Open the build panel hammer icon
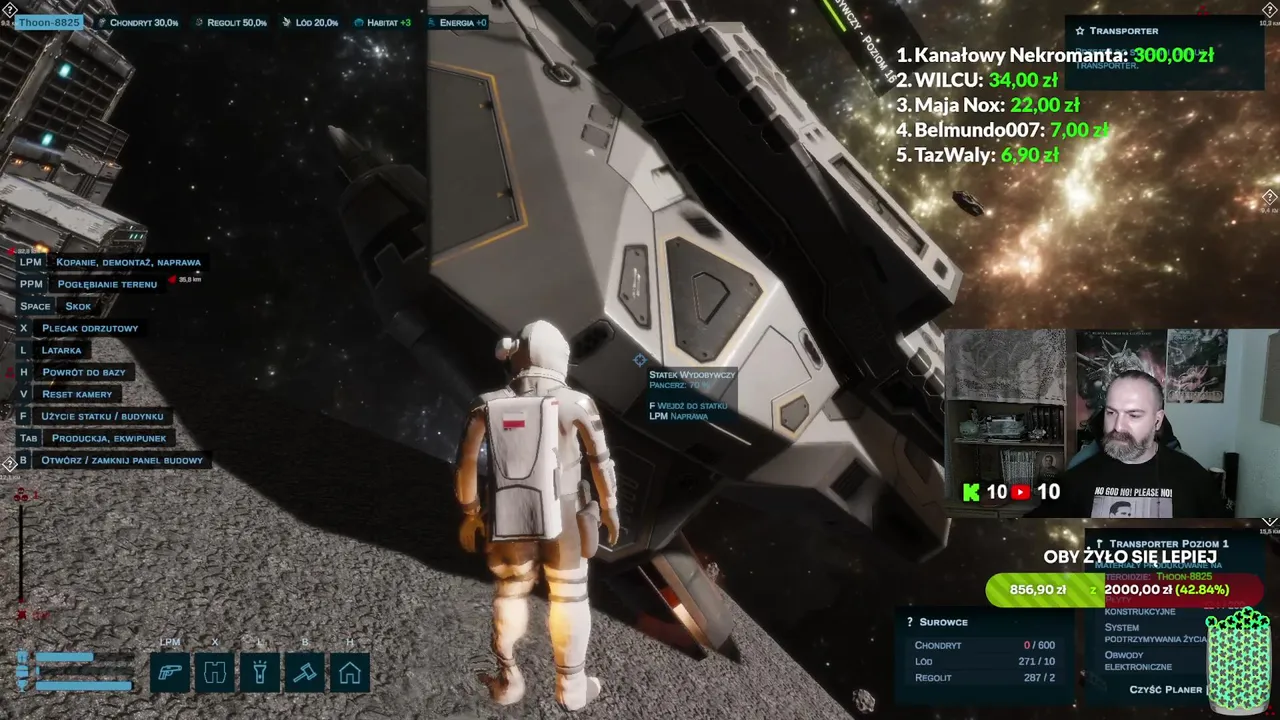The width and height of the screenshot is (1280, 720). (305, 673)
